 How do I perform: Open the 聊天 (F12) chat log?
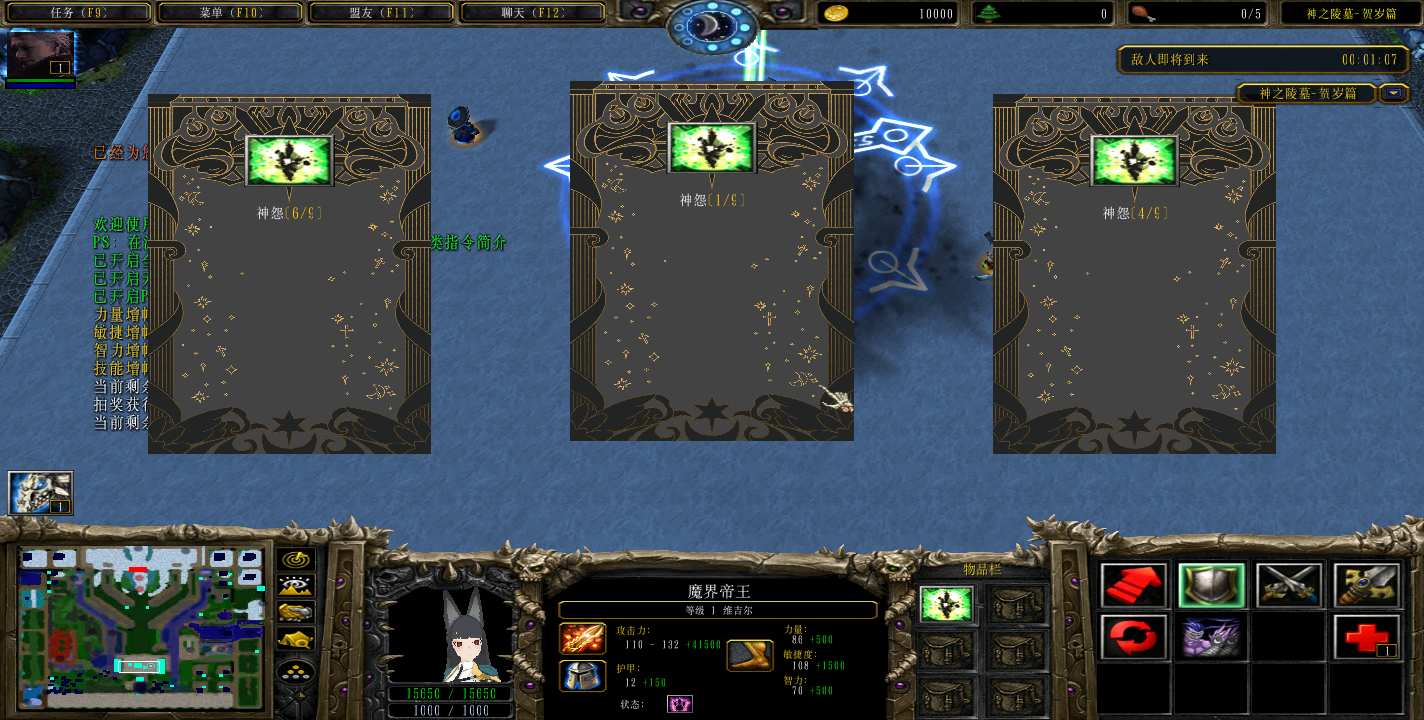(532, 13)
